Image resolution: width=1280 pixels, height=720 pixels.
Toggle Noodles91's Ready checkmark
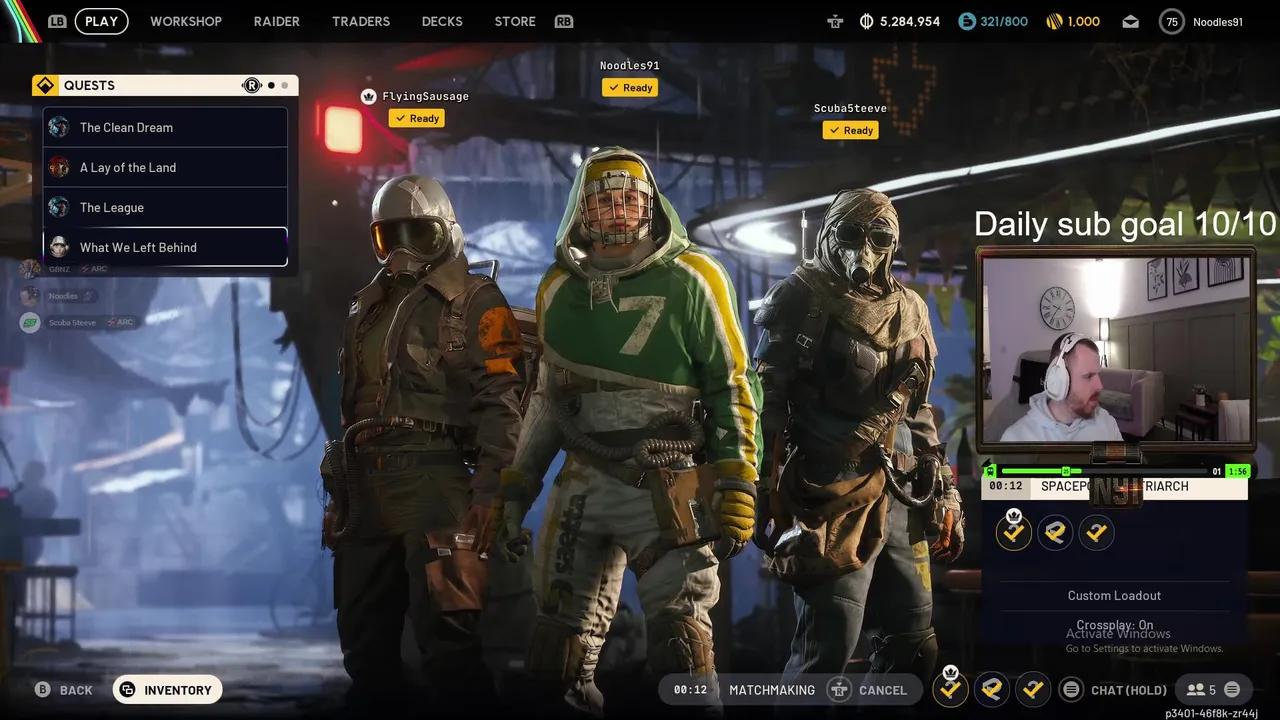630,87
